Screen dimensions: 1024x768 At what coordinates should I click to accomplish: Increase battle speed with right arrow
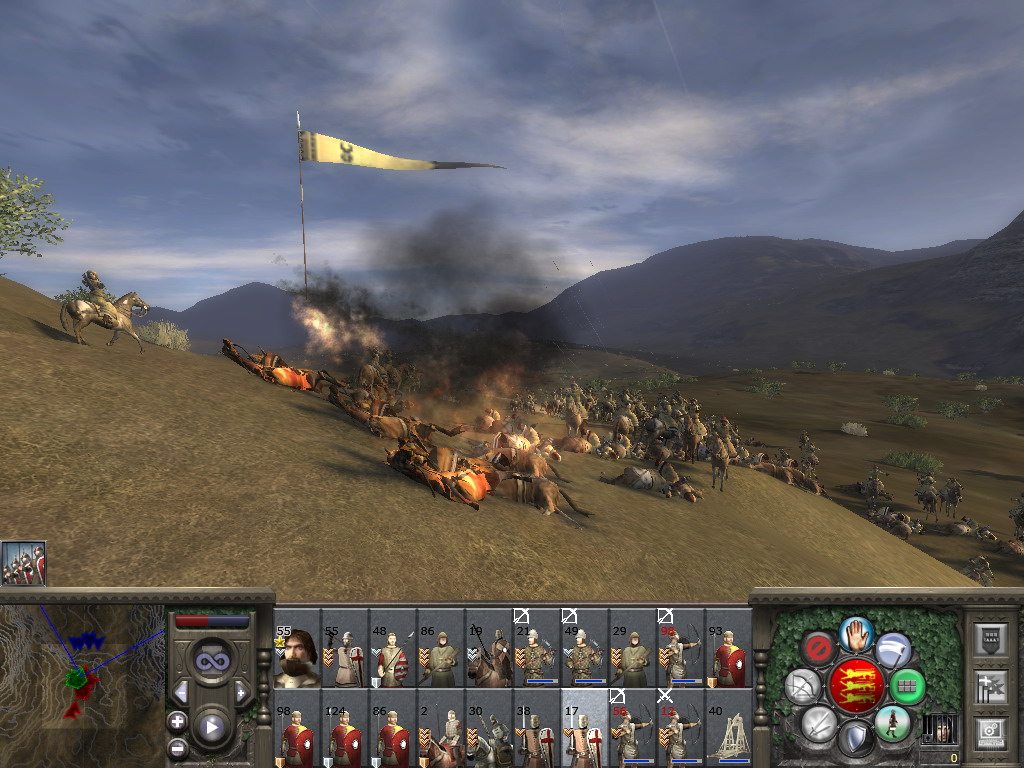pos(241,692)
